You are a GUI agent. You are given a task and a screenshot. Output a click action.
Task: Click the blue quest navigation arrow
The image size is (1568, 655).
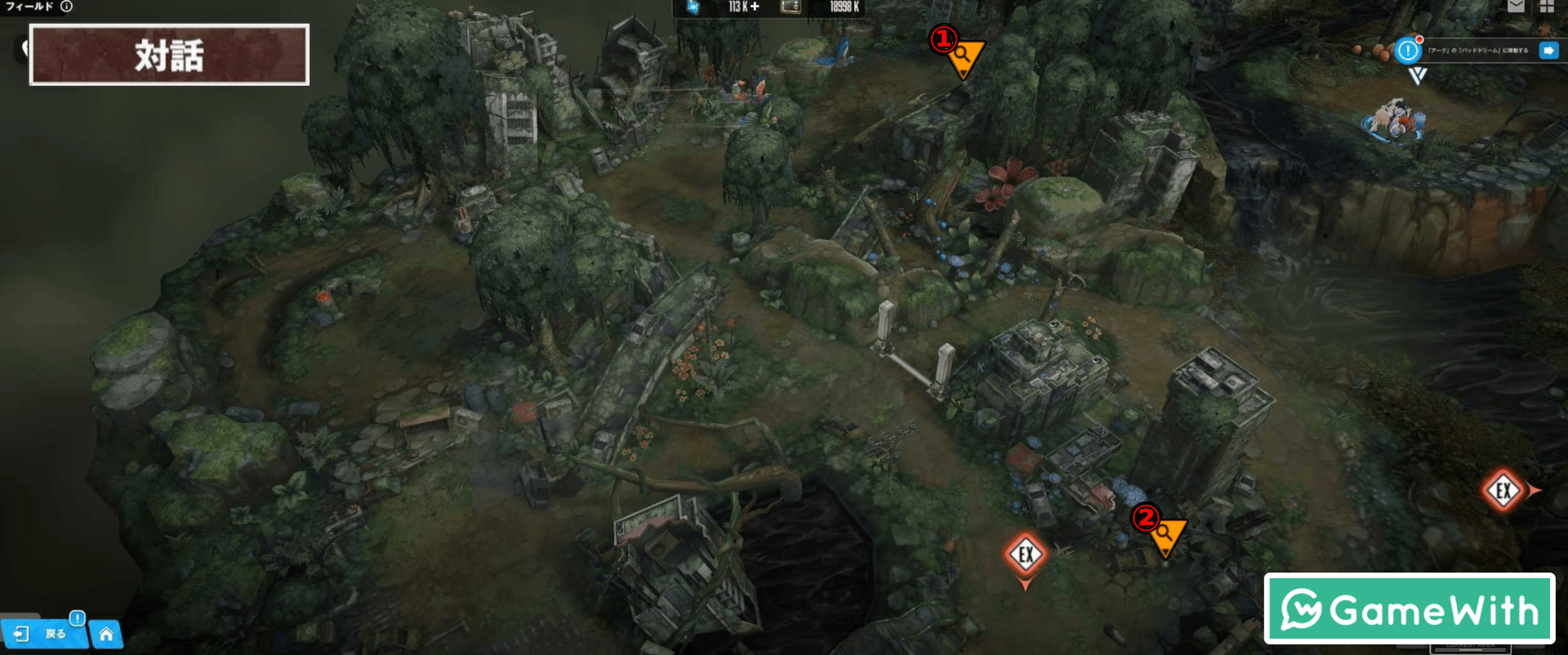1548,51
